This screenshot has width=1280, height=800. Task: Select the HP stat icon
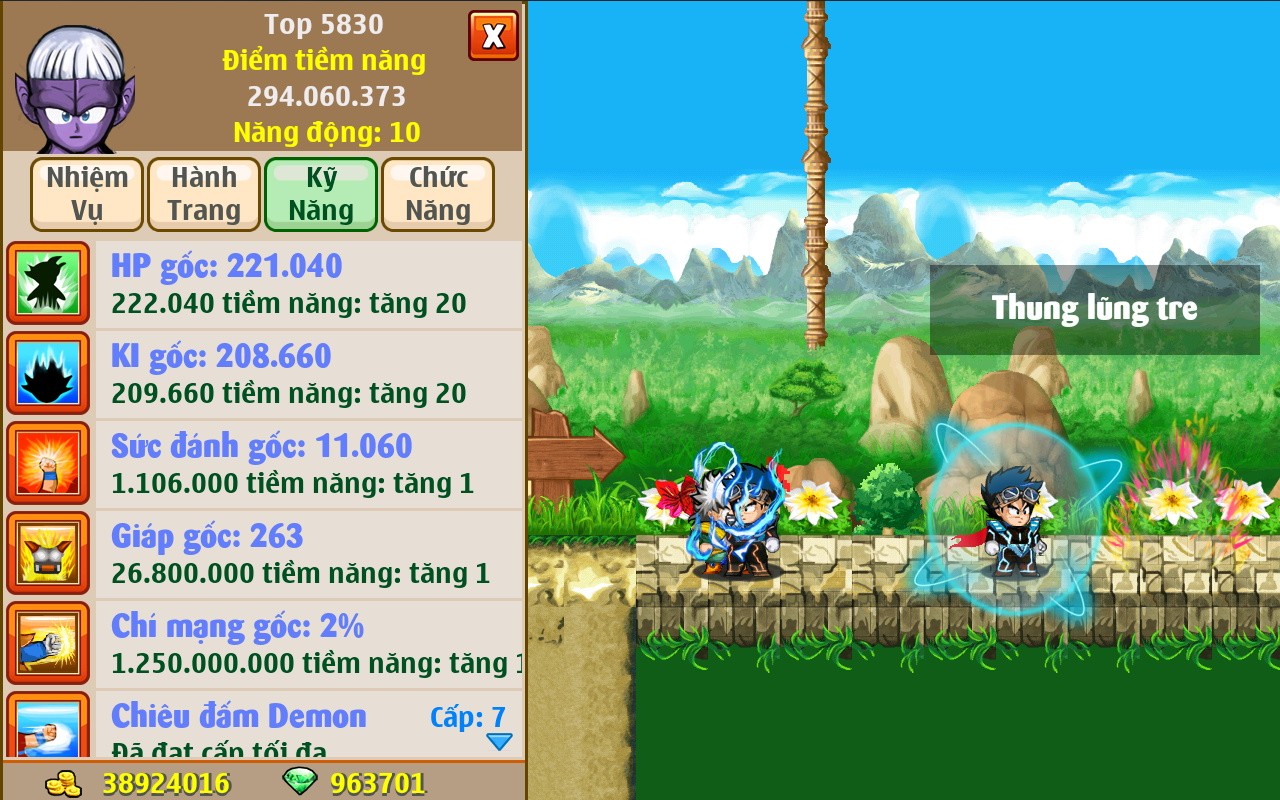(48, 283)
